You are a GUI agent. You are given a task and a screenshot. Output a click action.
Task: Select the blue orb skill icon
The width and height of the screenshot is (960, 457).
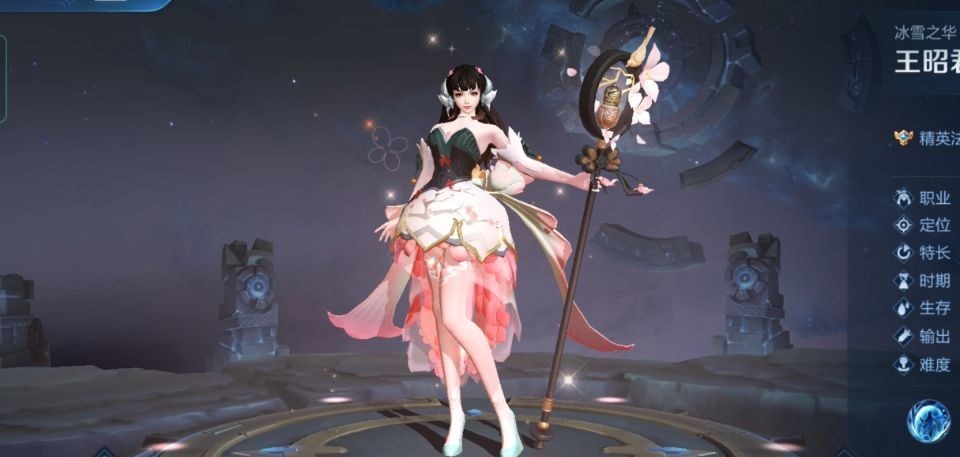928,421
